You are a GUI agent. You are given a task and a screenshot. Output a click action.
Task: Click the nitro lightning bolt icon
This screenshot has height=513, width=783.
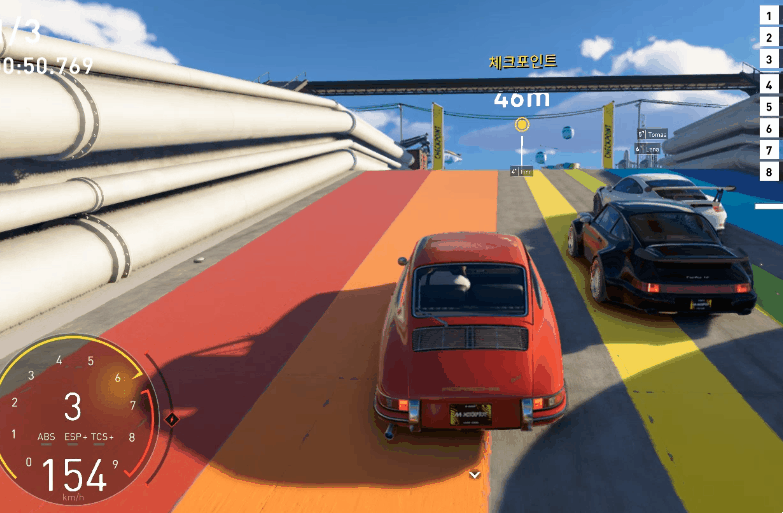[x=171, y=418]
